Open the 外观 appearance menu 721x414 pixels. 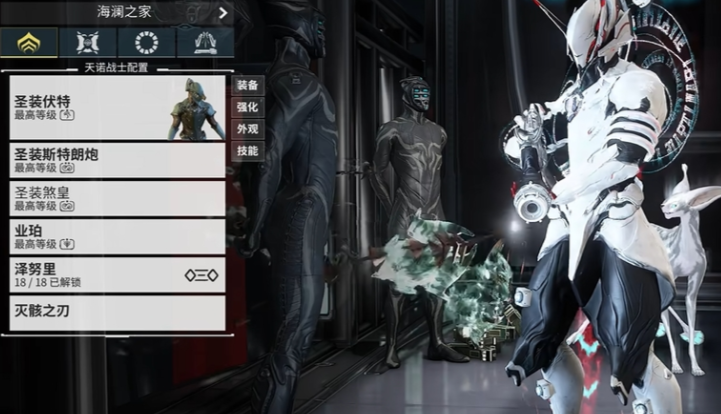pos(247,129)
